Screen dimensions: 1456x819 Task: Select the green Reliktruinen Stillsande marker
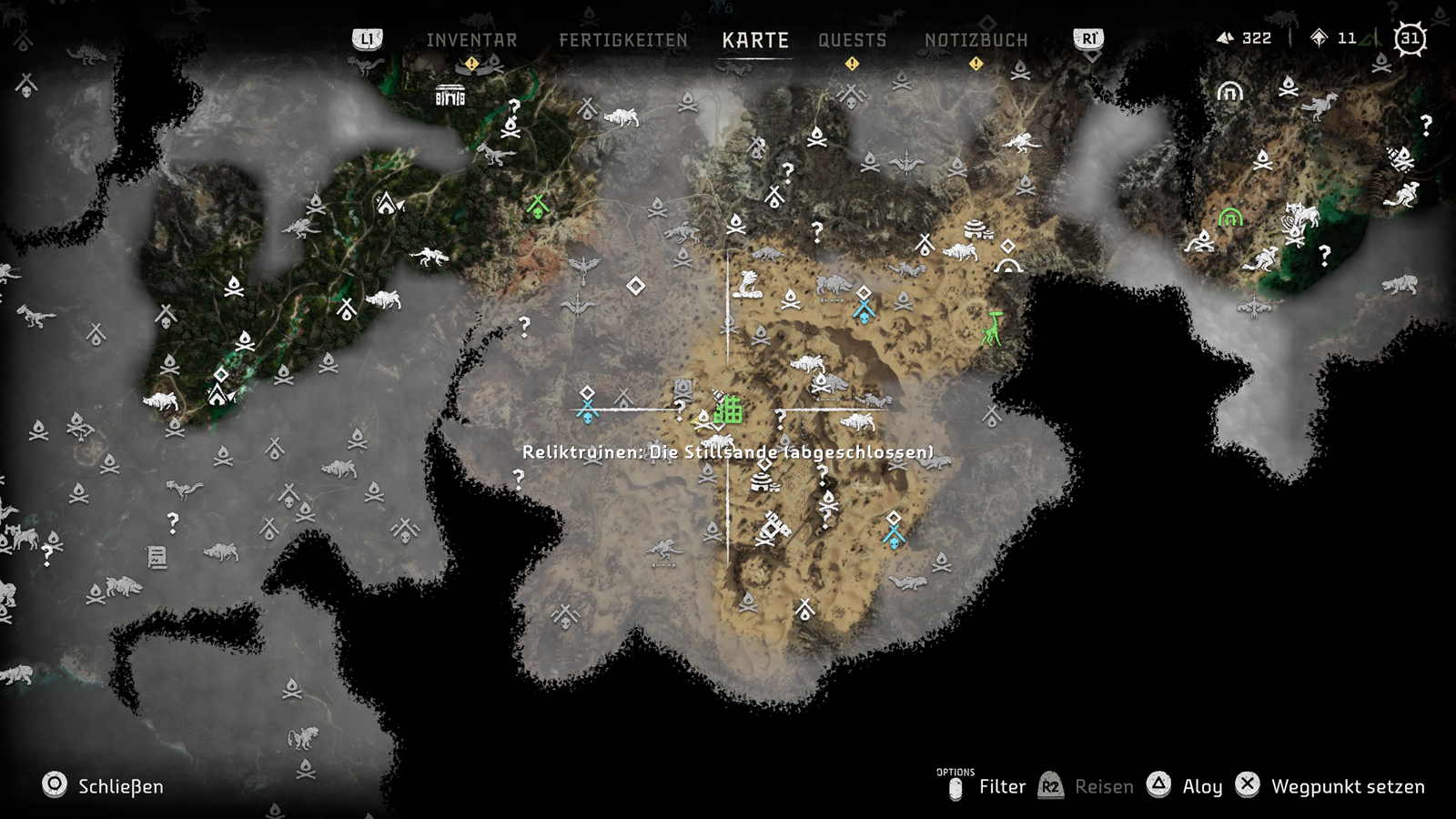728,410
